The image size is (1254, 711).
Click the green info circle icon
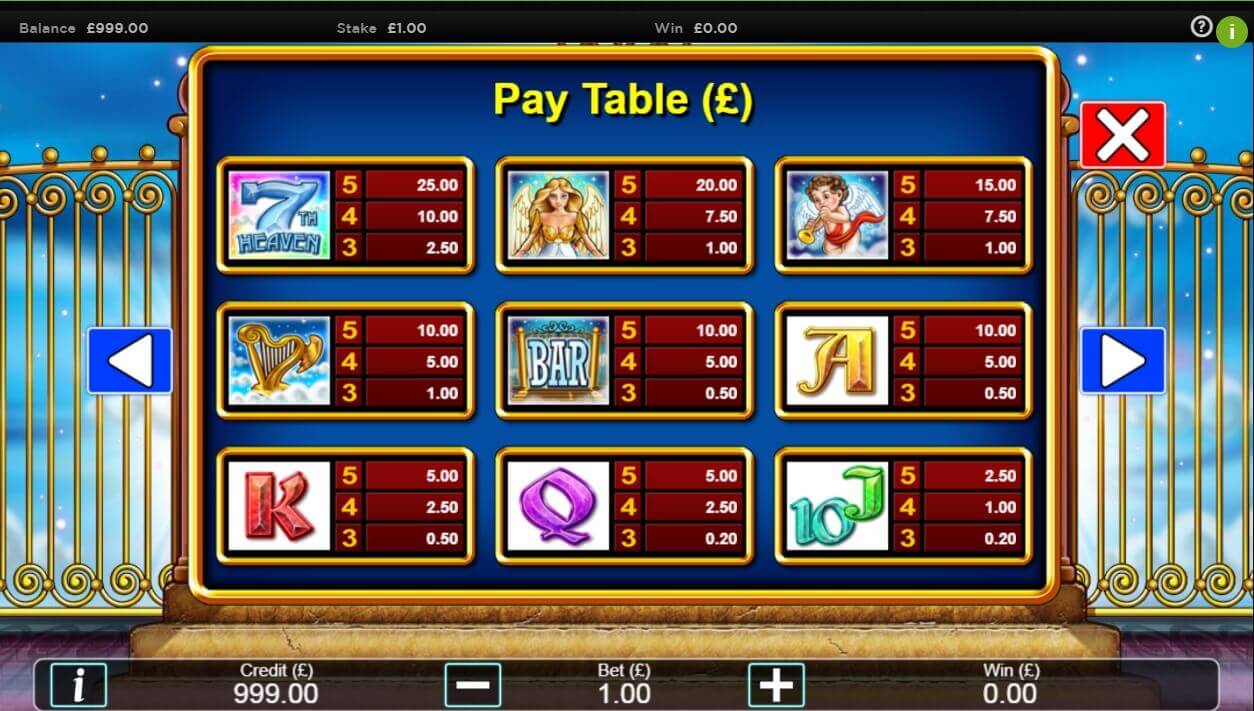click(x=1231, y=30)
